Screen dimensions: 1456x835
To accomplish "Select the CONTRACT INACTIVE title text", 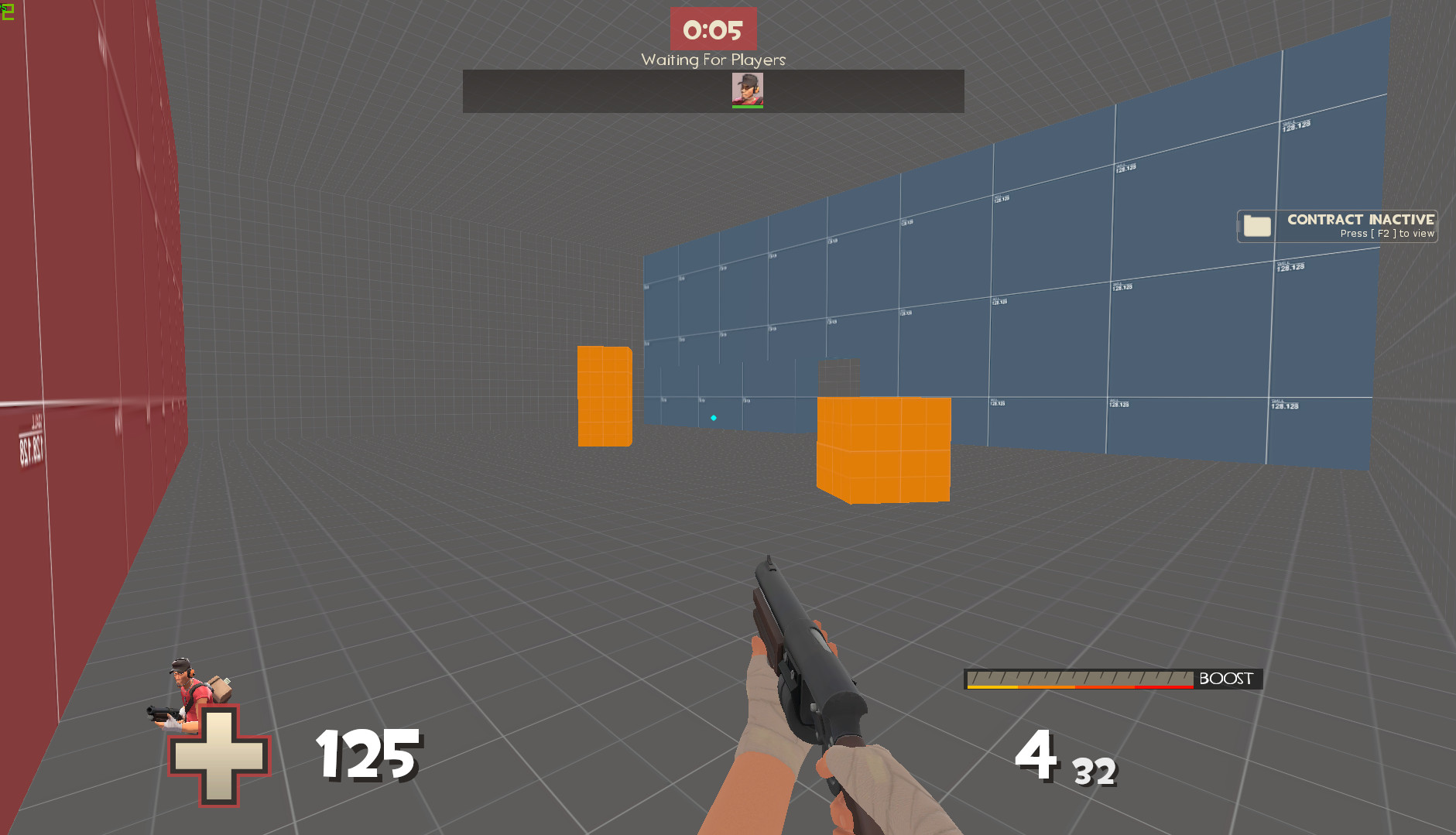I will coord(1360,219).
